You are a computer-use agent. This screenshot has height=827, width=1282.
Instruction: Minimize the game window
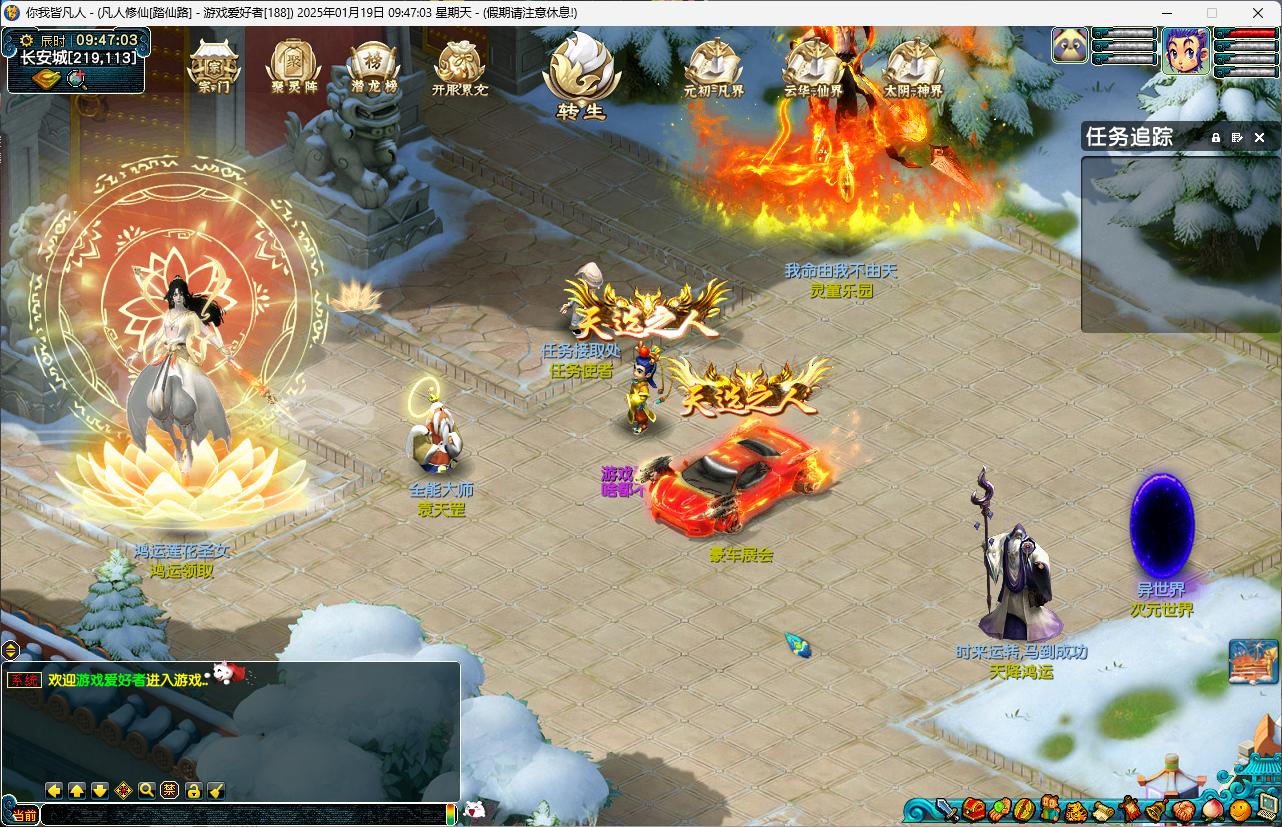[x=1165, y=13]
